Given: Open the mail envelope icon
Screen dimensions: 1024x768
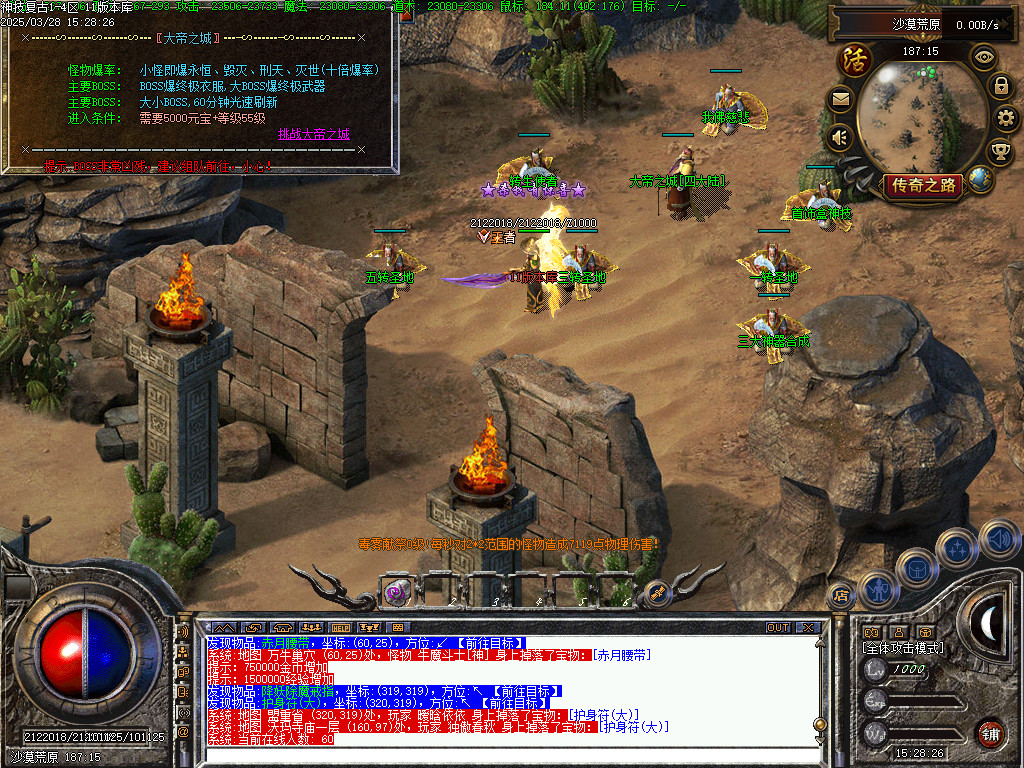Looking at the screenshot, I should tap(840, 99).
